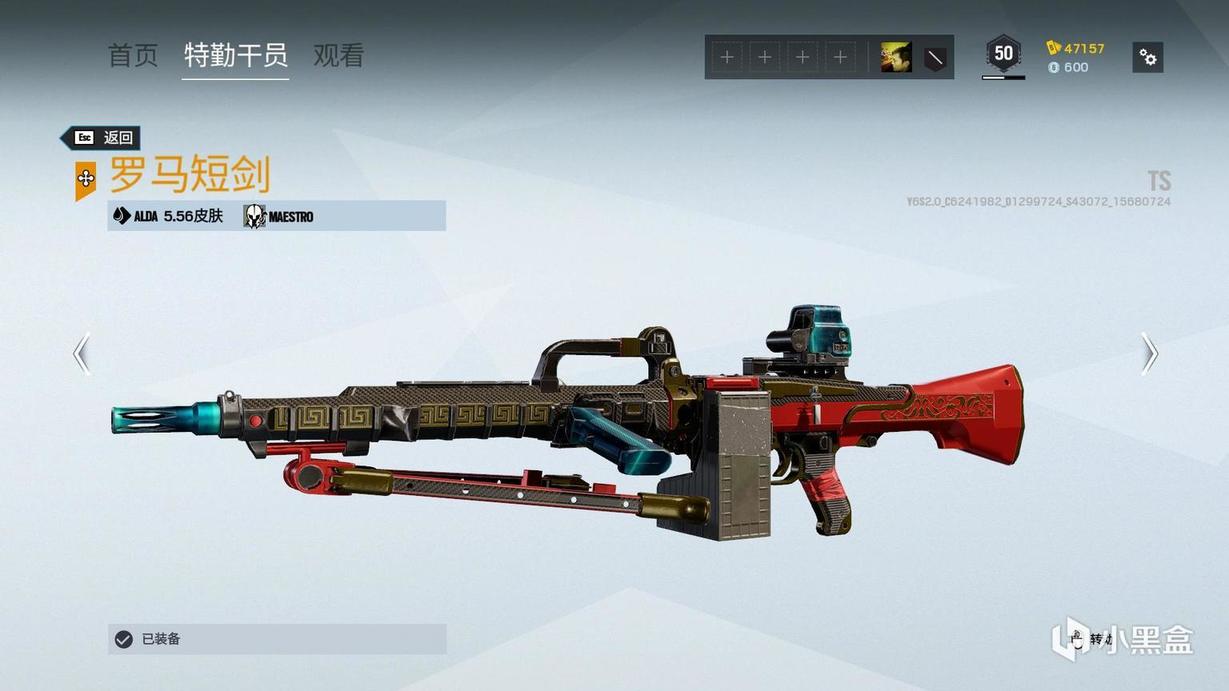This screenshot has height=691, width=1229.
Task: Show the next weapon skin arrow
Action: click(1149, 353)
